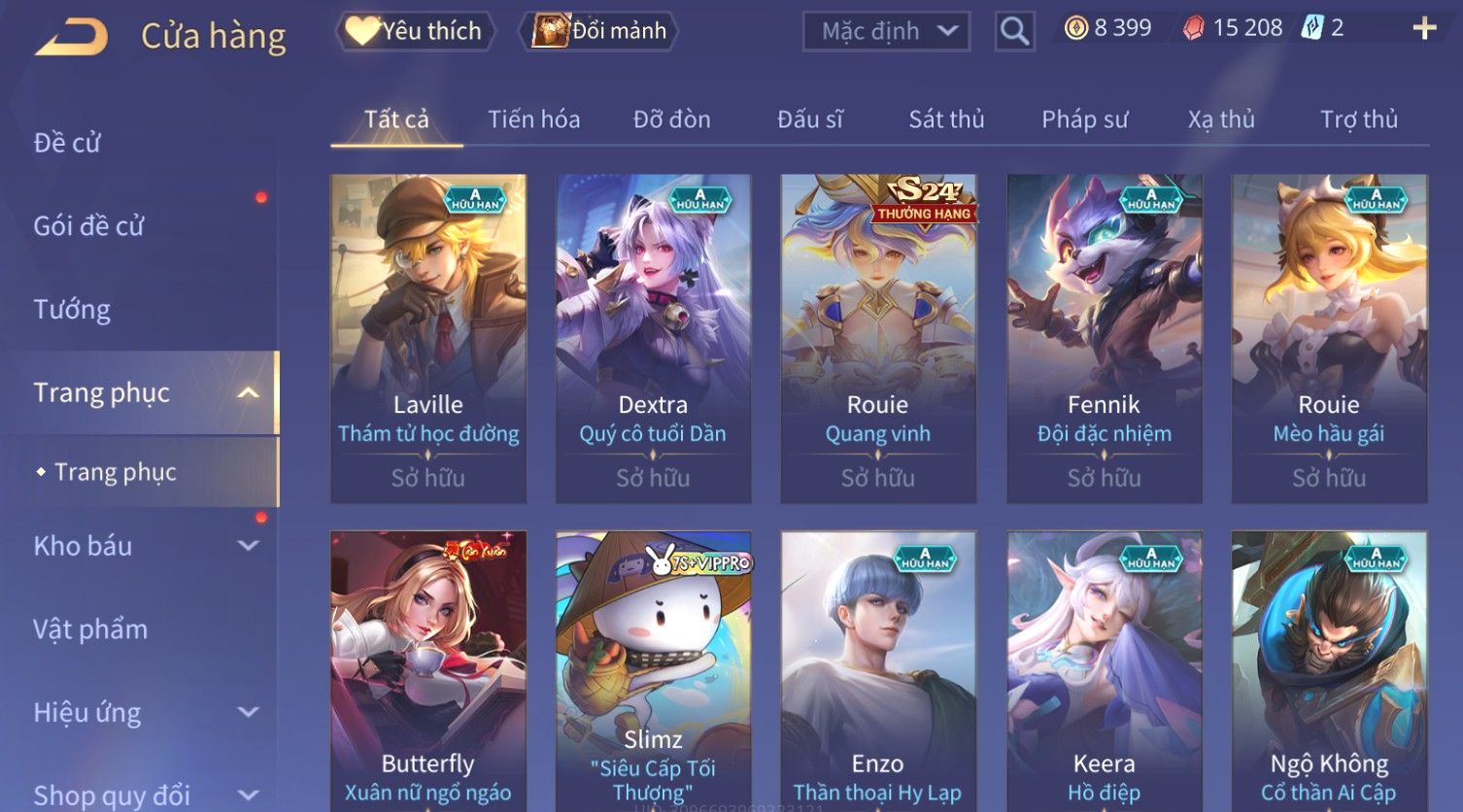1463x812 pixels.
Task: Go back using the arrow button
Action: point(71,37)
